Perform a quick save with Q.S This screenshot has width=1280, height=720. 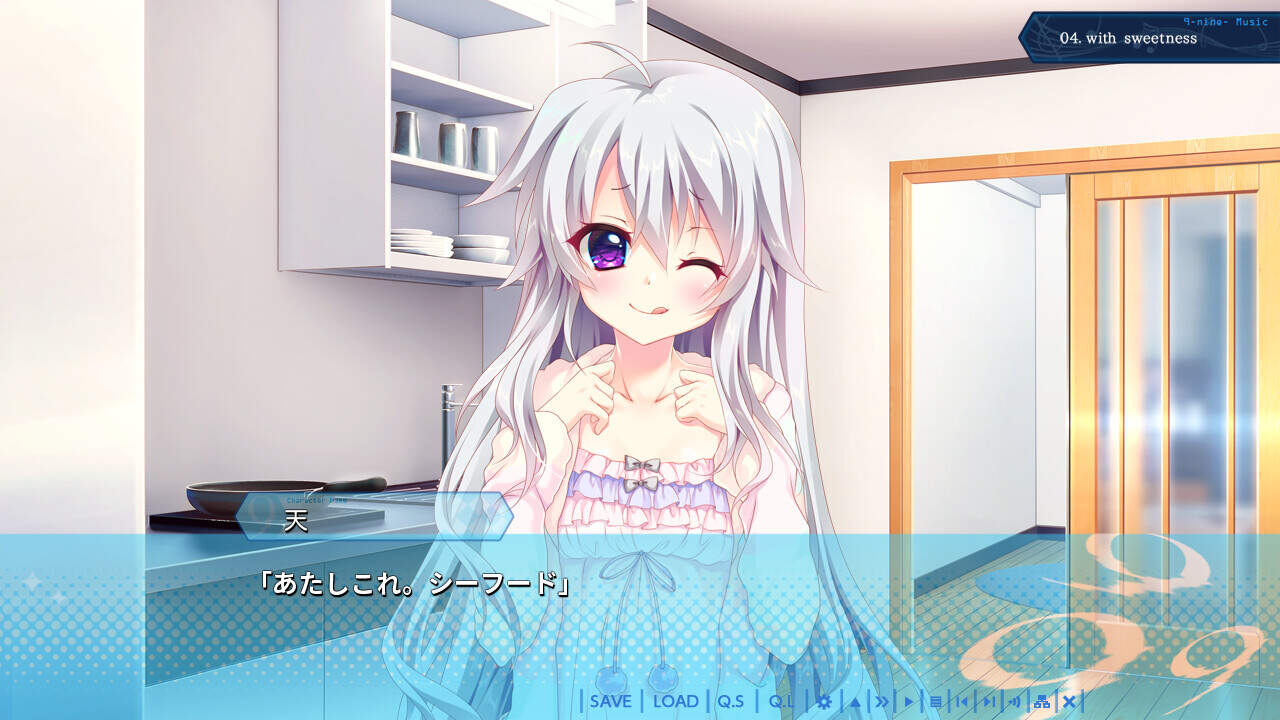[731, 702]
